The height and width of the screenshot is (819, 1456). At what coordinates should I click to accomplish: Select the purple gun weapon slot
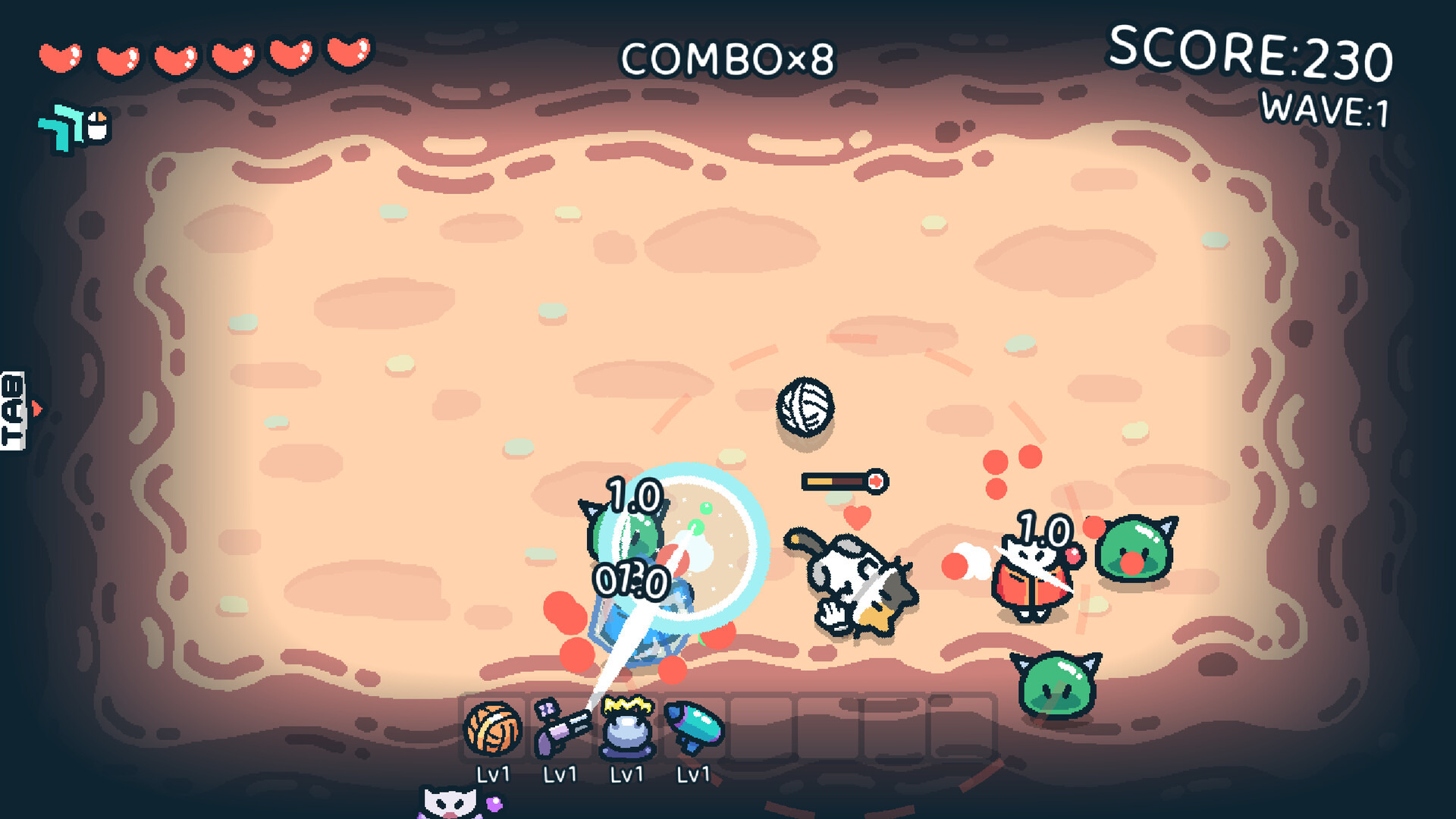(560, 729)
